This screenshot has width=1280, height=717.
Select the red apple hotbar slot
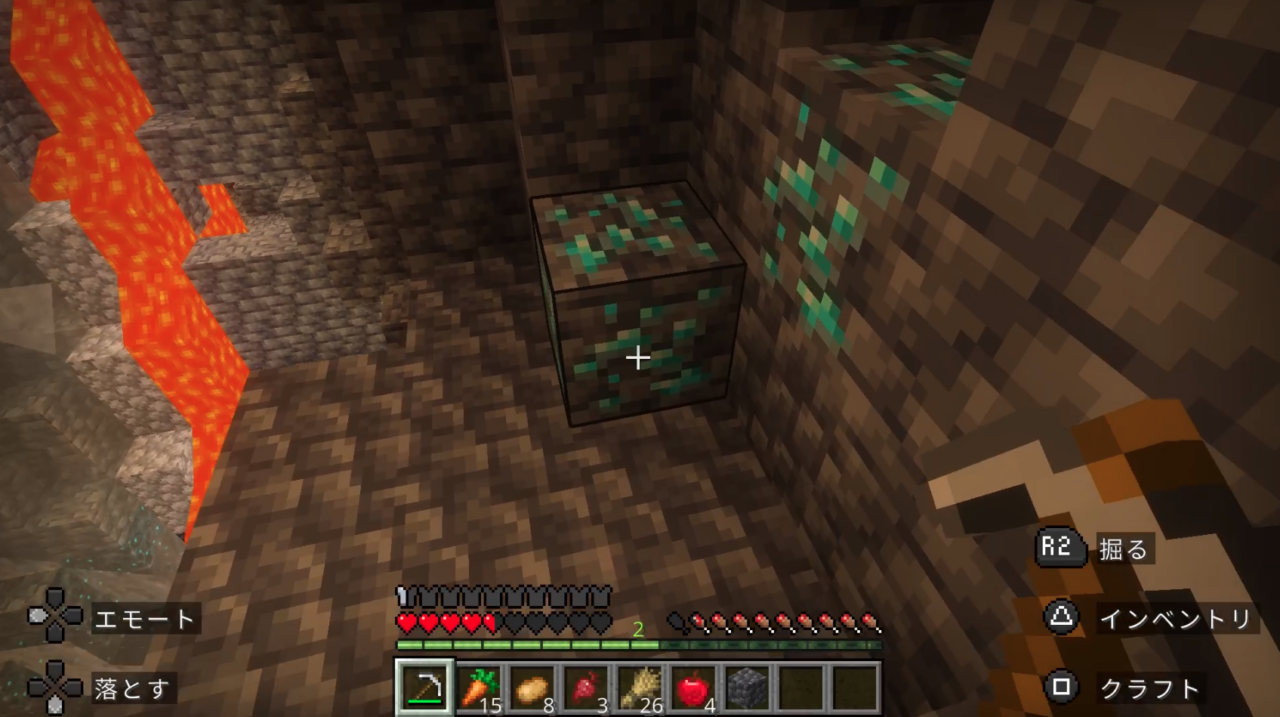pyautogui.click(x=694, y=687)
